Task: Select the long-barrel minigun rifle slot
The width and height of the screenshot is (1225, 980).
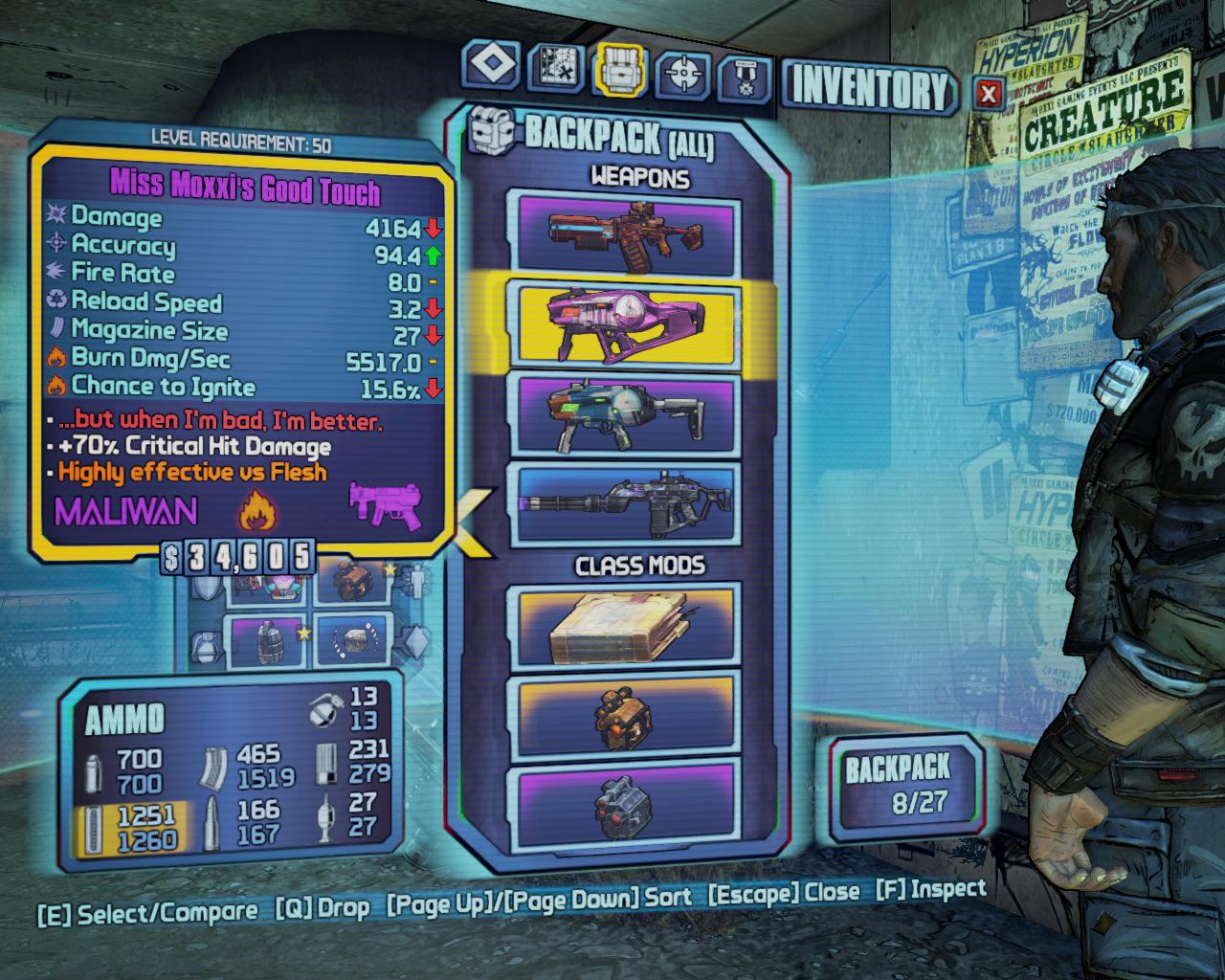Action: tap(629, 504)
